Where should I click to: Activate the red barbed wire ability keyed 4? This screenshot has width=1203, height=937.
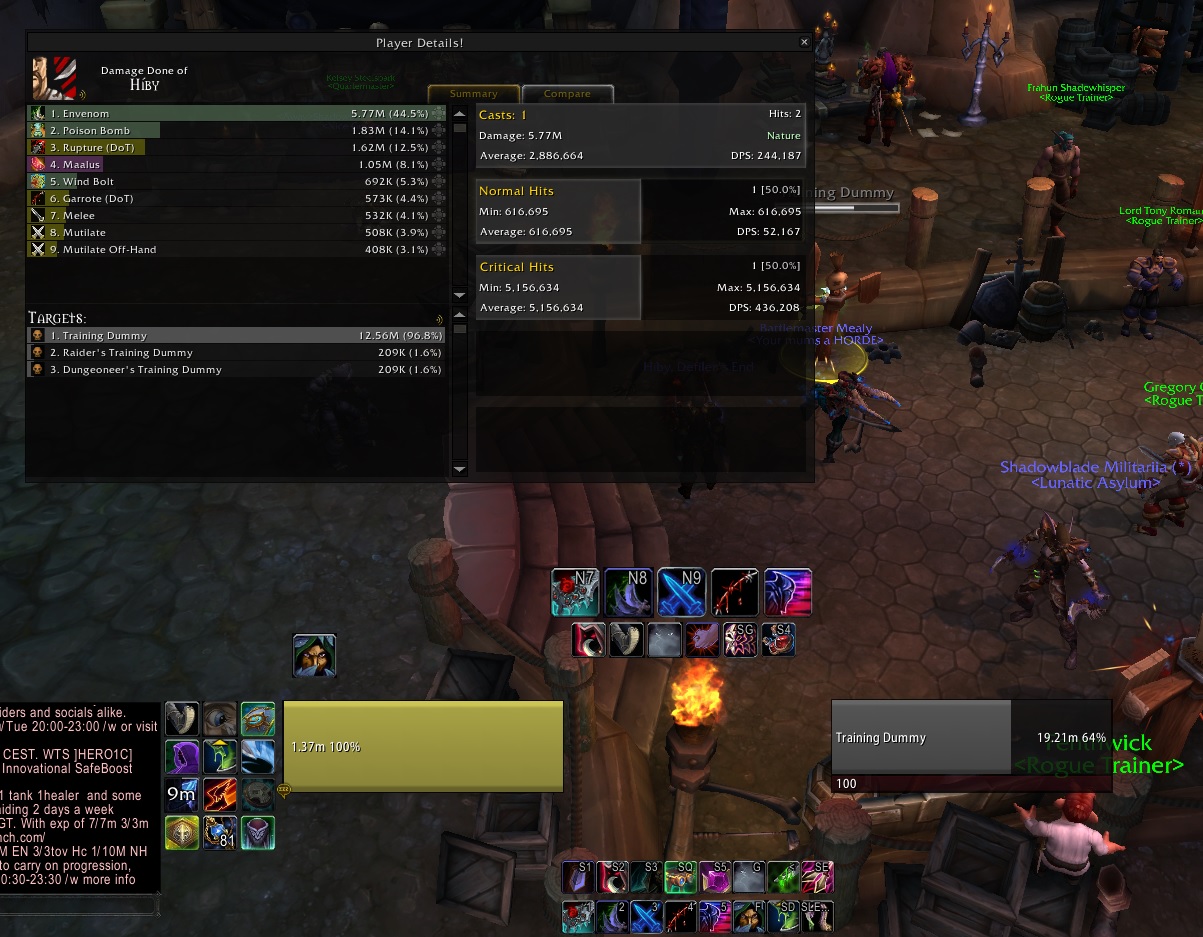coord(682,917)
